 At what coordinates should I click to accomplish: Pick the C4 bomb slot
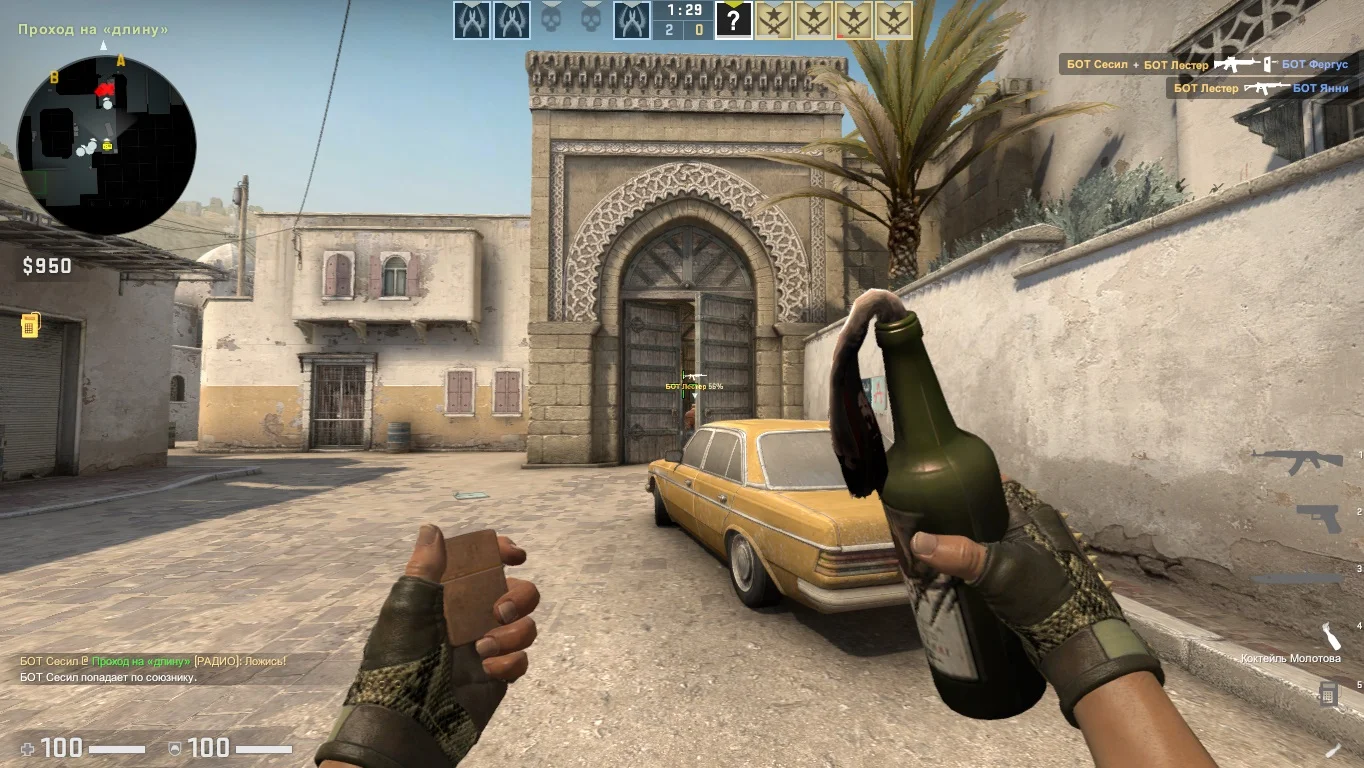point(1328,693)
